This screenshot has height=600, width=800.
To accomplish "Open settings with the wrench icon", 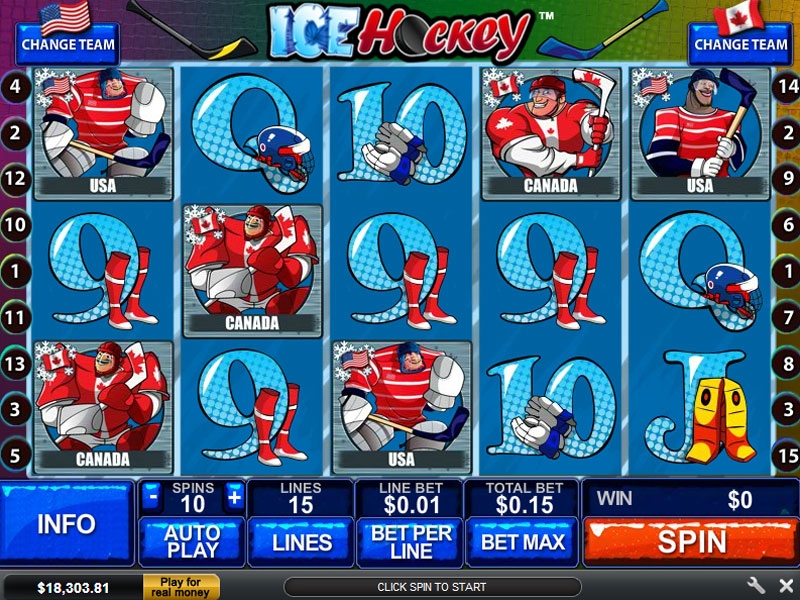I will 755,586.
